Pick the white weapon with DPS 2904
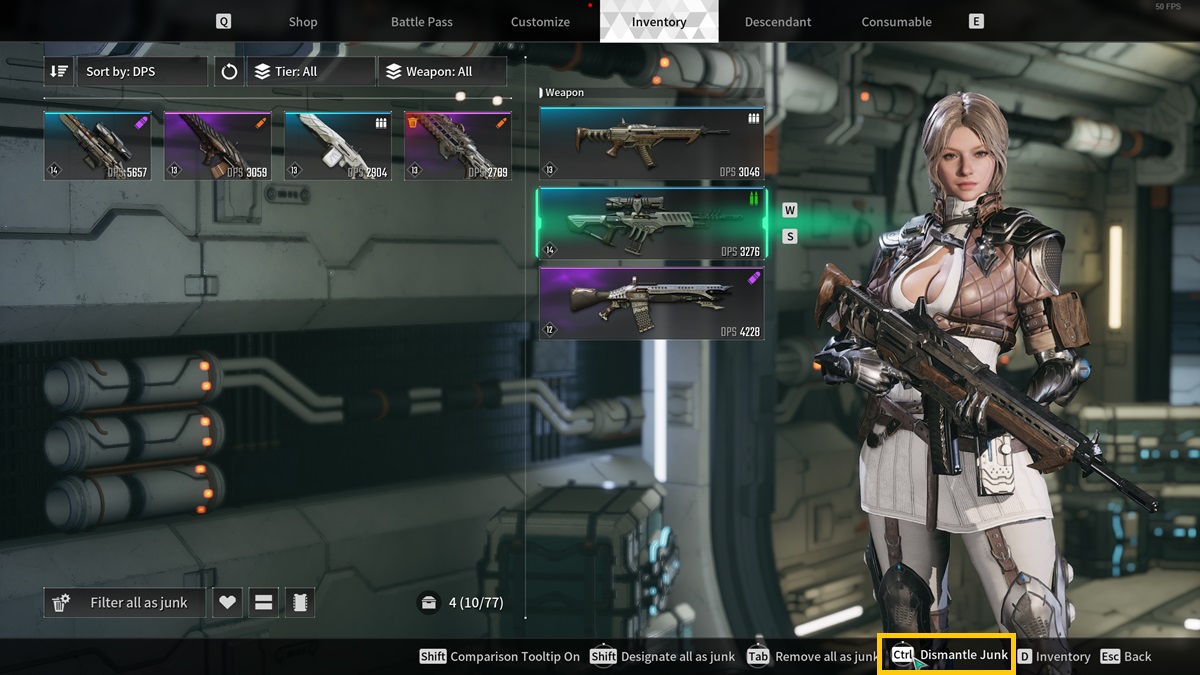Screen dimensions: 1200x675 pyautogui.click(x=338, y=146)
